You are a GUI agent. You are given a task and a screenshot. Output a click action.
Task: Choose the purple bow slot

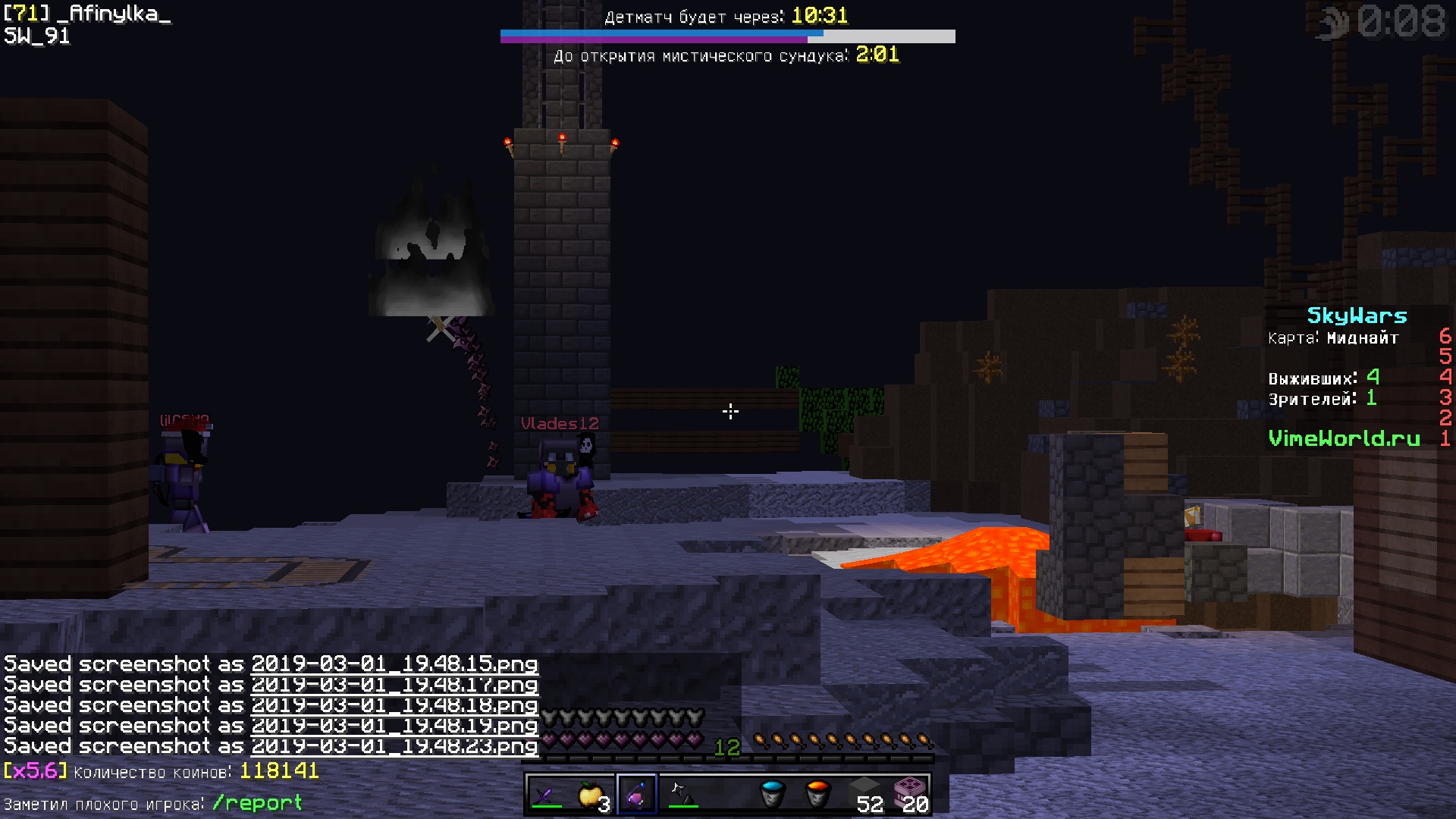click(637, 795)
